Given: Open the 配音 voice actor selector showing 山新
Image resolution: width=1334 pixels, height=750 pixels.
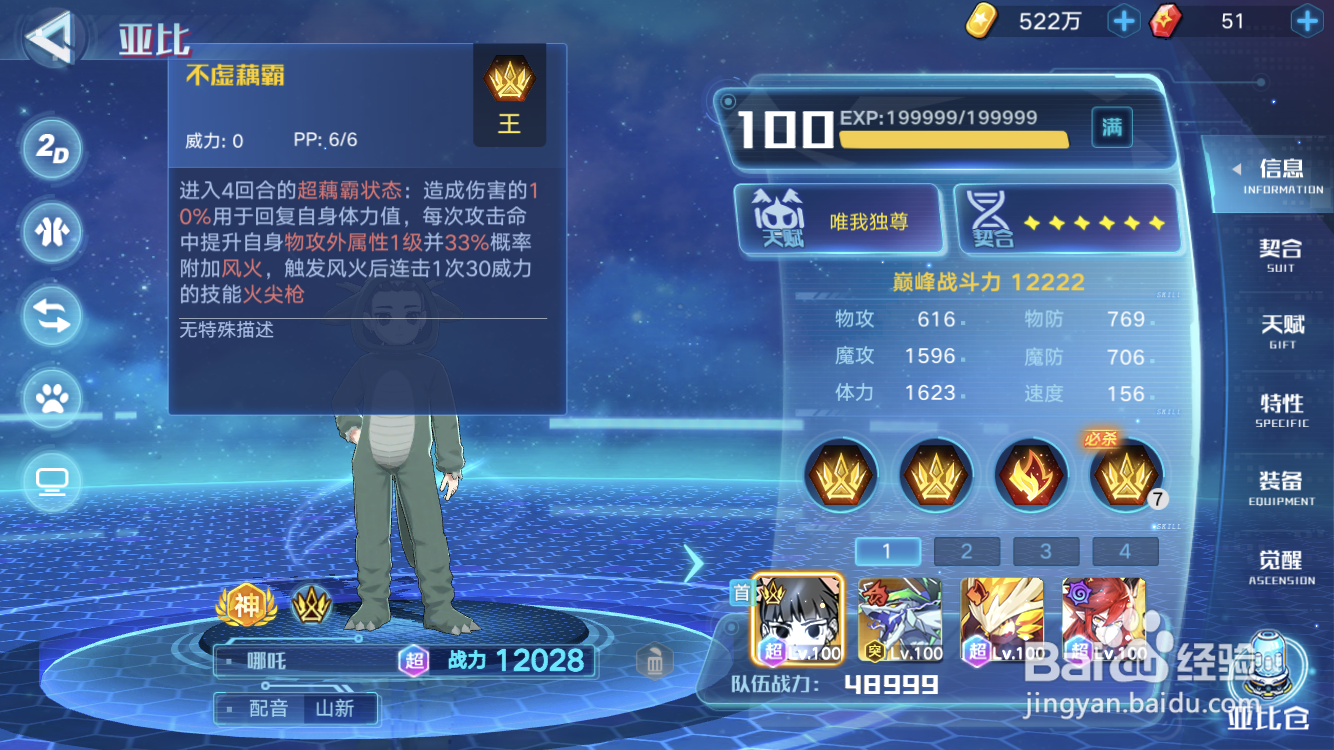Looking at the screenshot, I should pos(295,708).
